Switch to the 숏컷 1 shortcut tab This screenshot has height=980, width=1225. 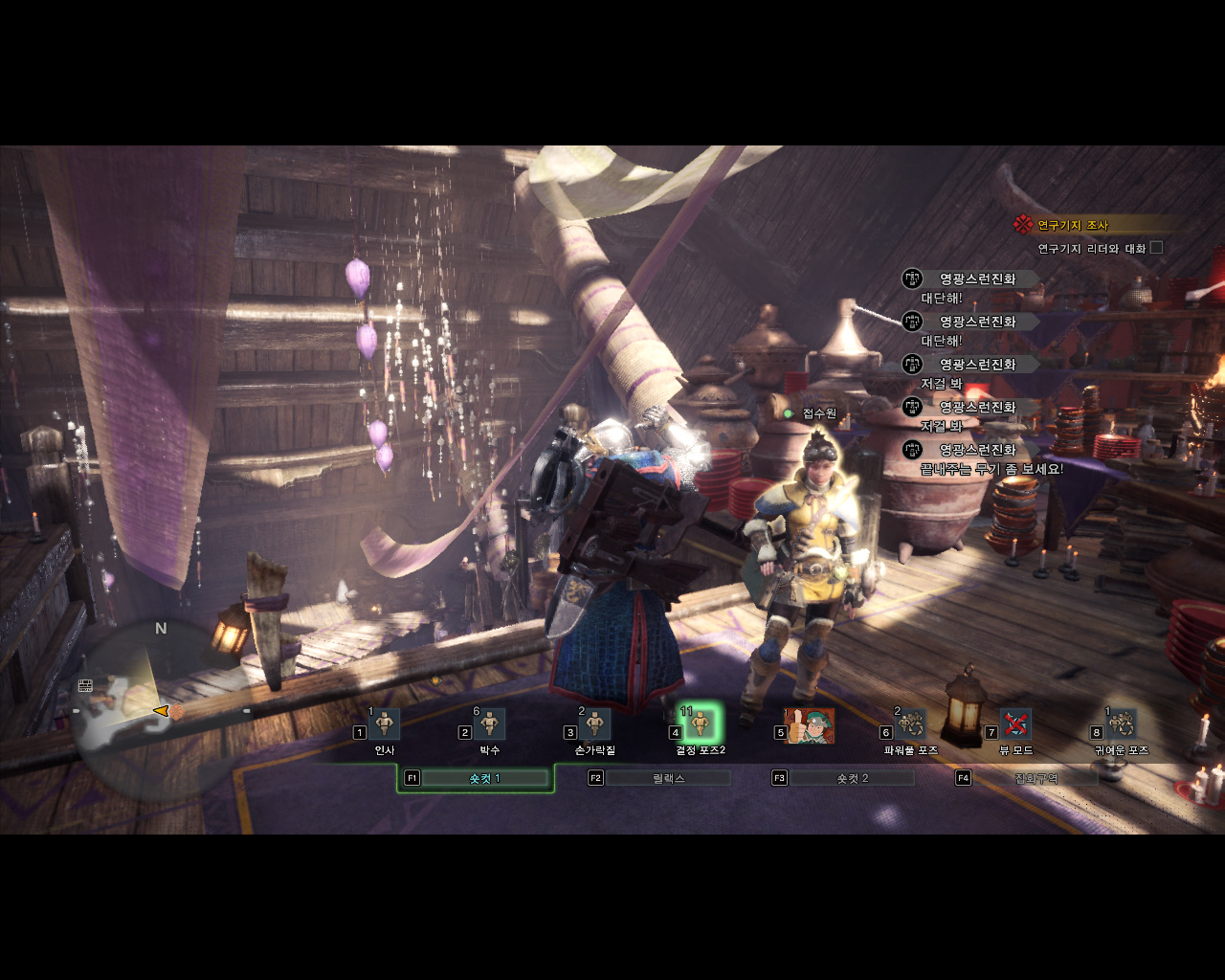(x=484, y=778)
